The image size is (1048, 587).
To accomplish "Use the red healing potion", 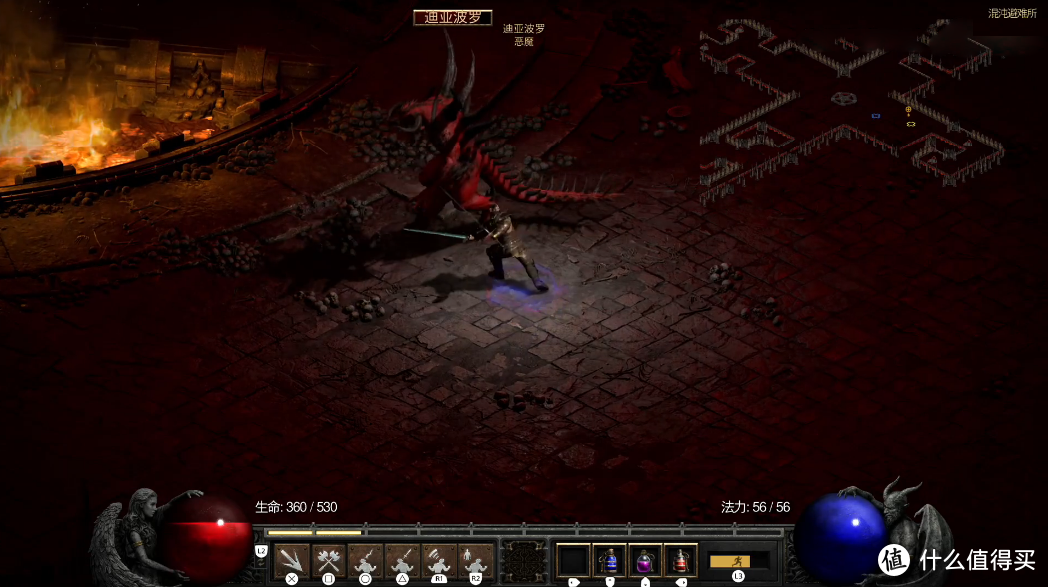I will pyautogui.click(x=681, y=561).
